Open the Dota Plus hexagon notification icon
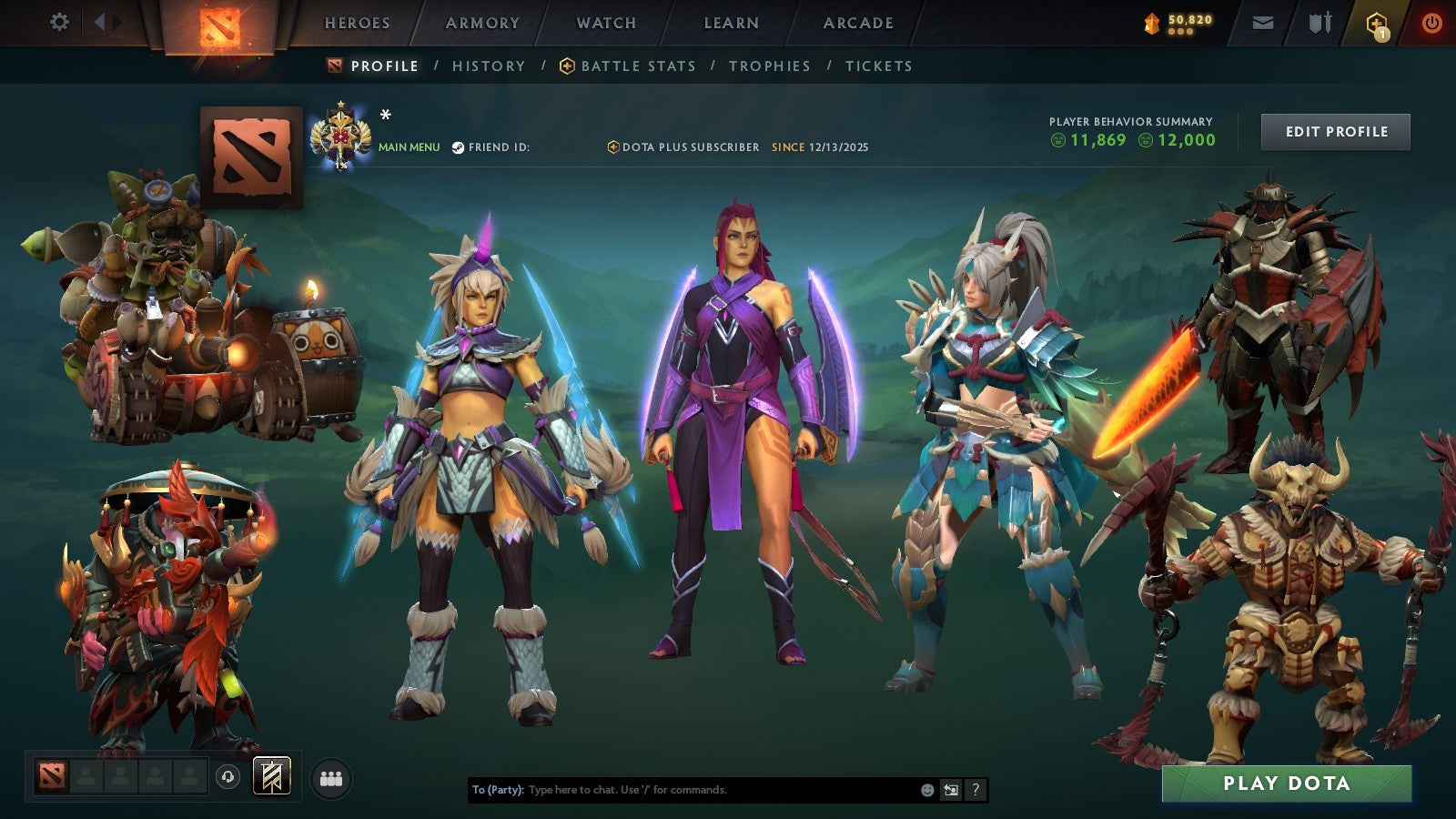This screenshot has height=819, width=1456. pyautogui.click(x=1377, y=23)
